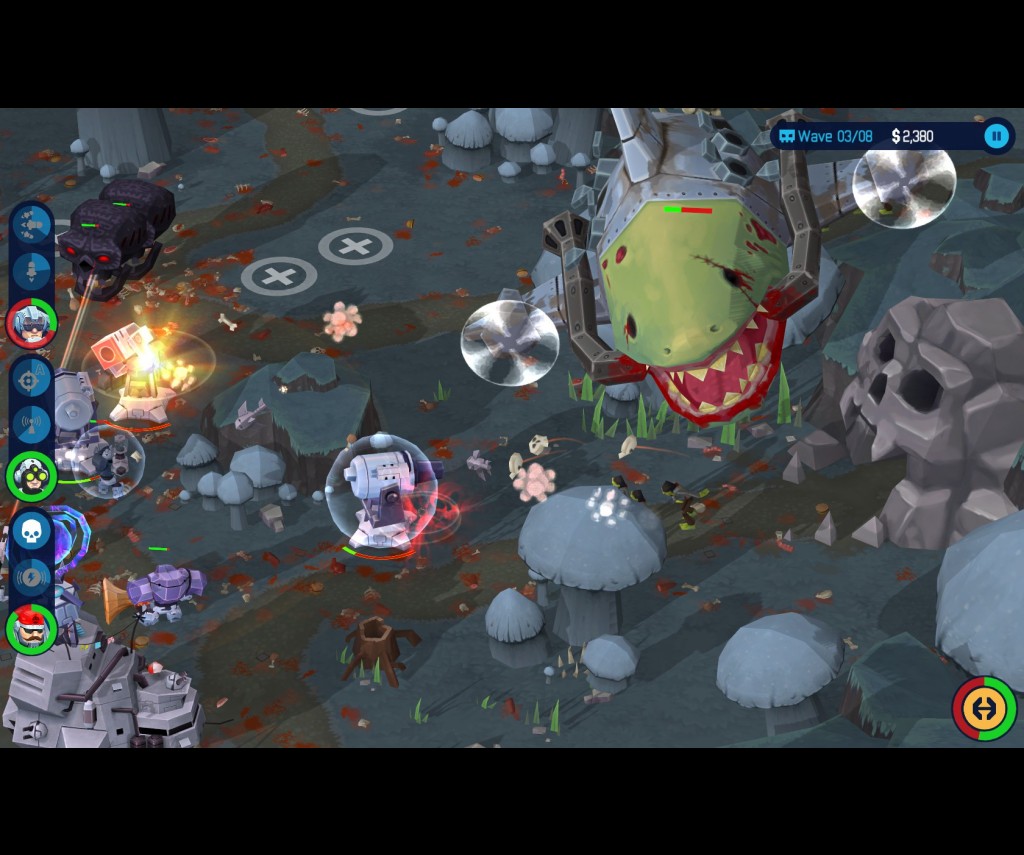Screen dimensions: 1024x855
Task: Select the goggled pilot hero portrait
Action: 32,323
